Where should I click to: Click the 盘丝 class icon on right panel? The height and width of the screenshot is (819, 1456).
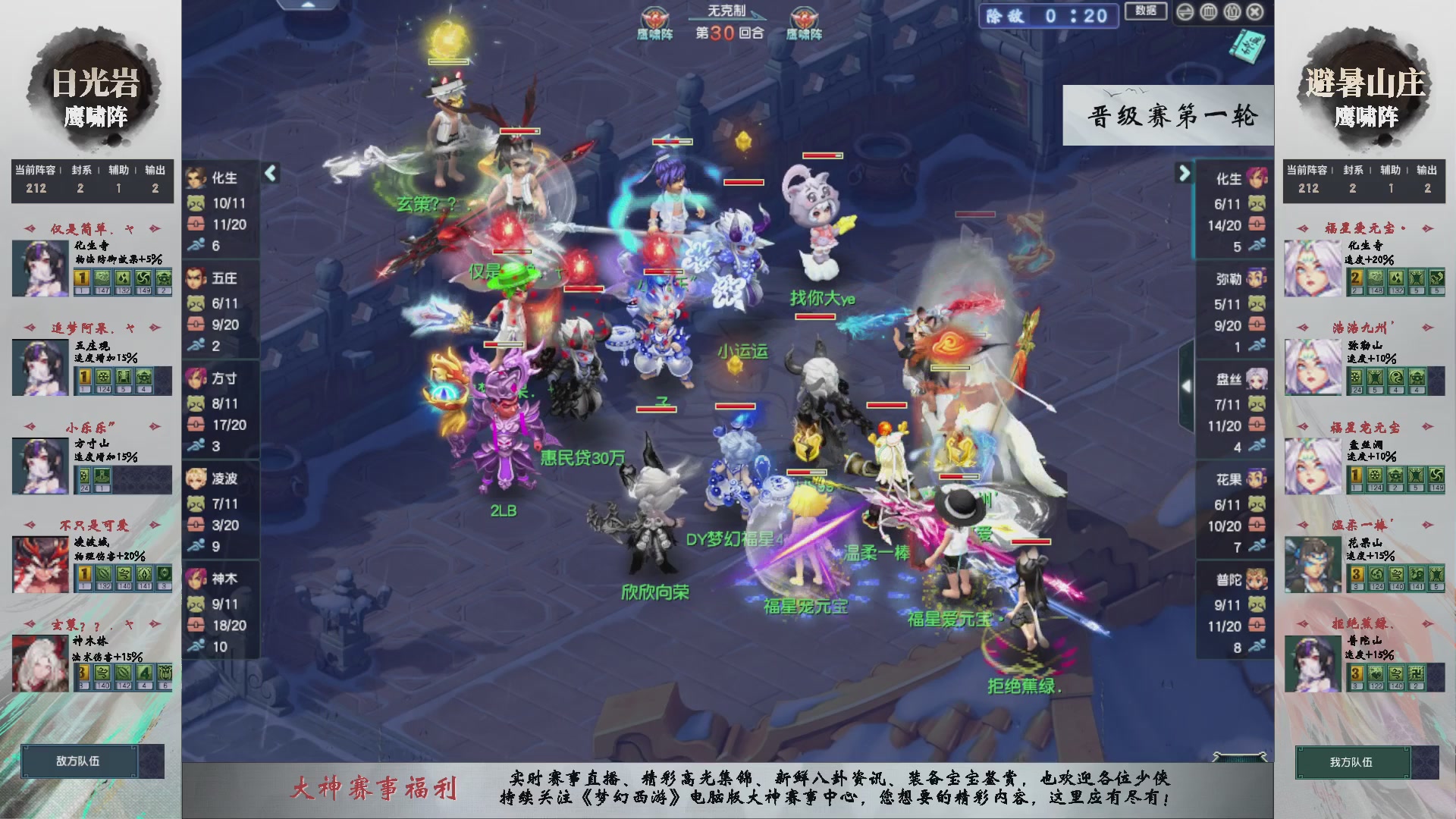(1255, 379)
